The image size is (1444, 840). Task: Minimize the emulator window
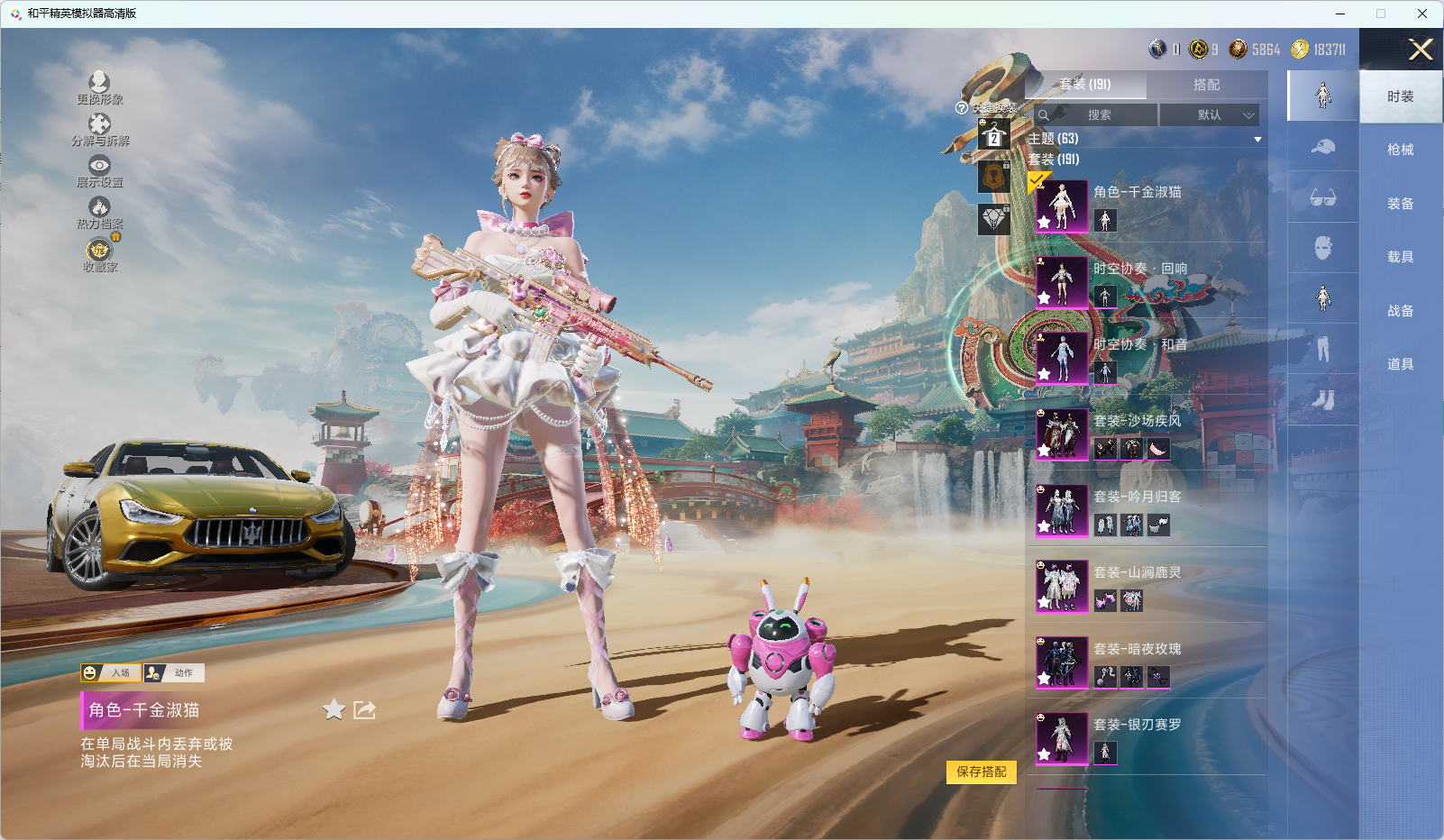[1340, 14]
